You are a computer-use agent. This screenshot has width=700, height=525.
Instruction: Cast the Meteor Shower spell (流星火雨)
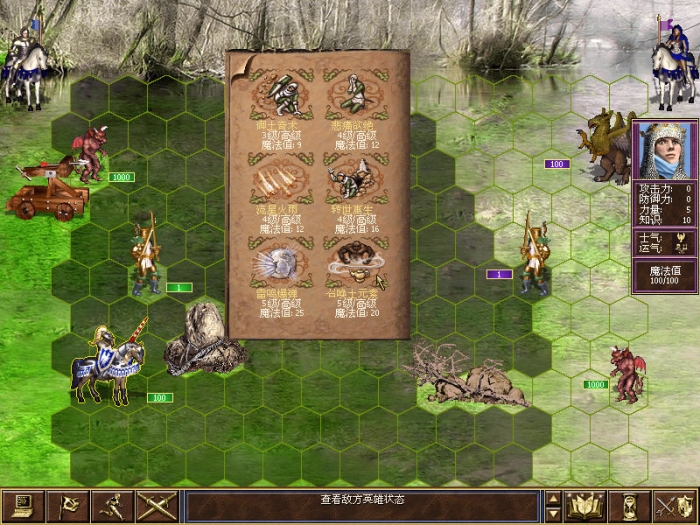[280, 180]
